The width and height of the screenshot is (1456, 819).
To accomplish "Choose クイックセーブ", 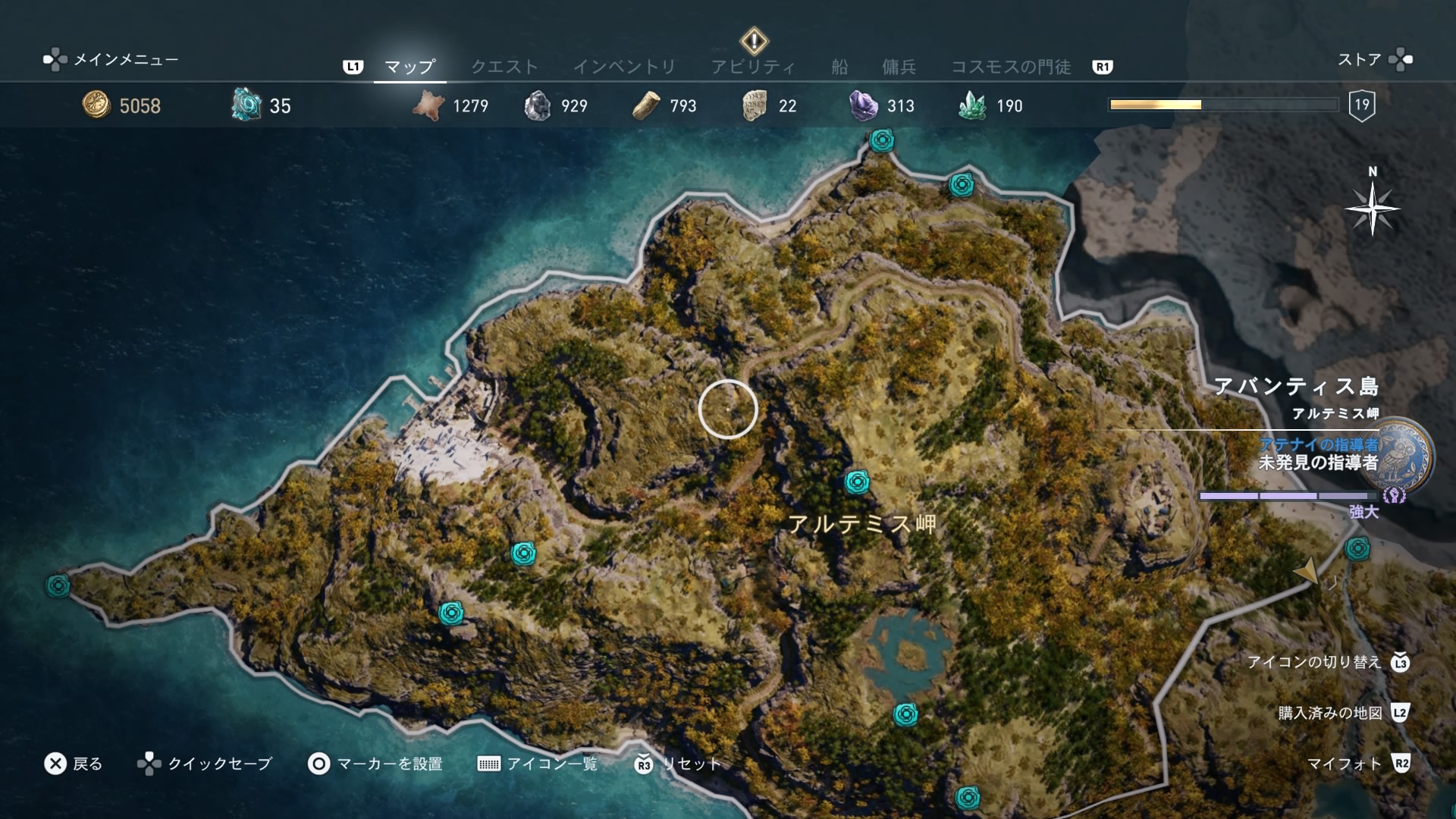I will [x=205, y=764].
